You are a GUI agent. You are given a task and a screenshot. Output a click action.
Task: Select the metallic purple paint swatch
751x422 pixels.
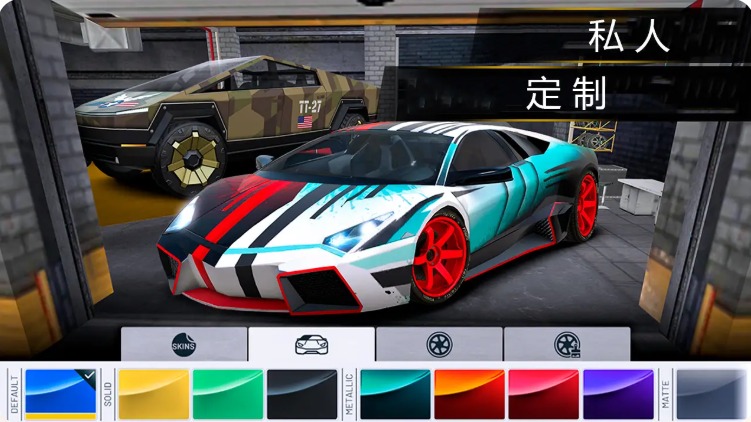click(x=617, y=394)
